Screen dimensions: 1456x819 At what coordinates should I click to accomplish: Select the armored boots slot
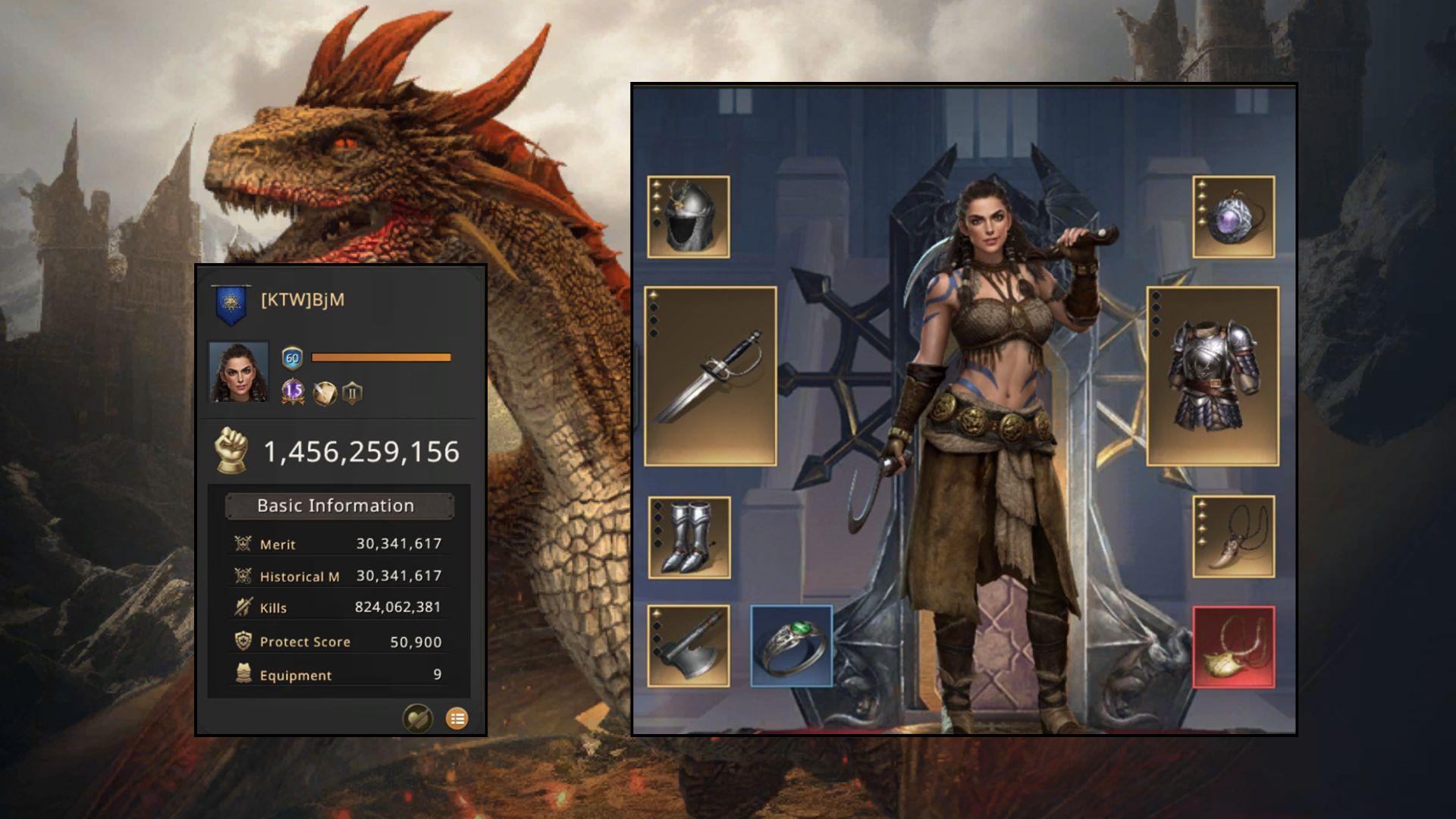coord(689,538)
